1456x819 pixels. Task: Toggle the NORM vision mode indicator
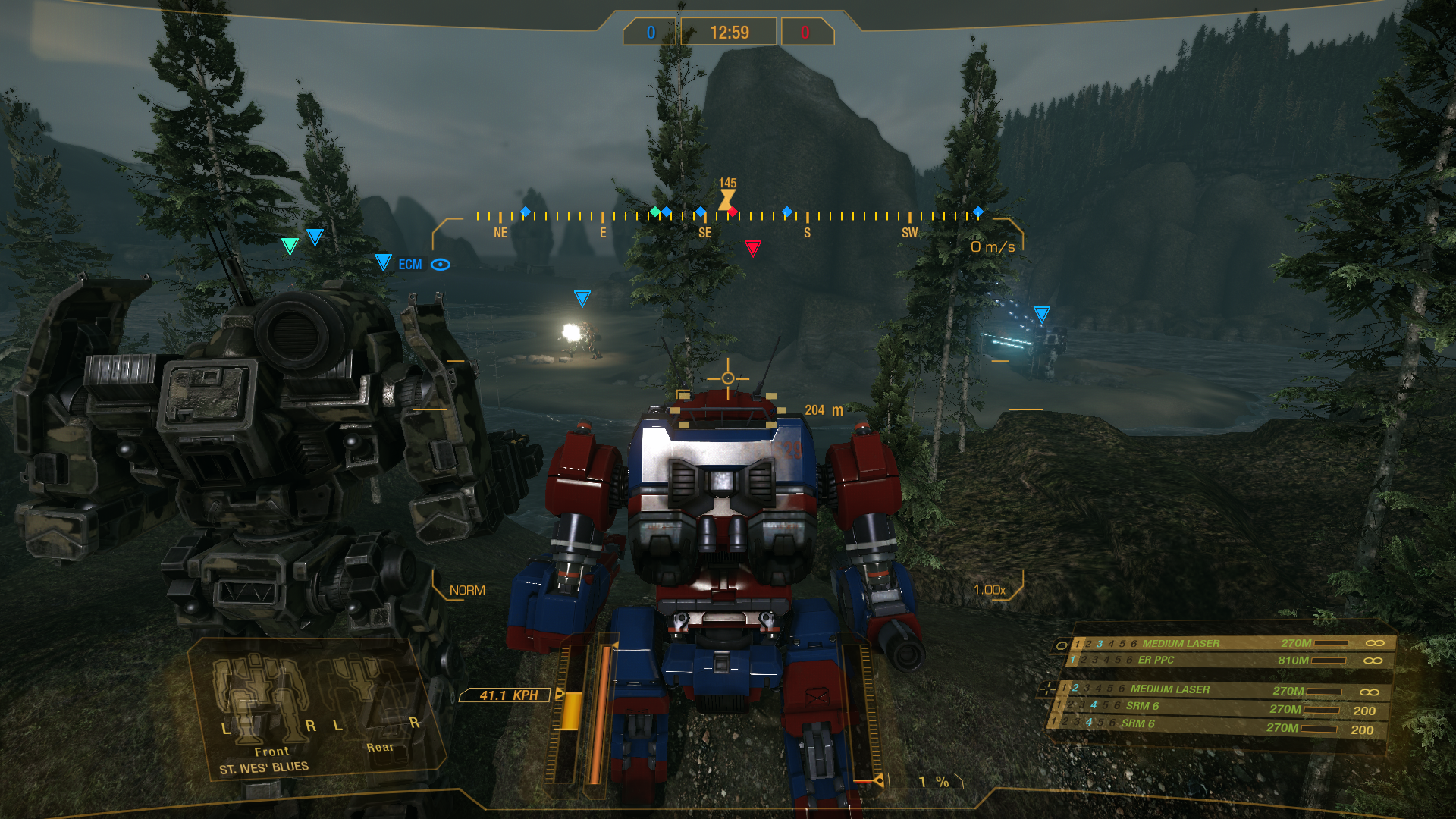(467, 590)
